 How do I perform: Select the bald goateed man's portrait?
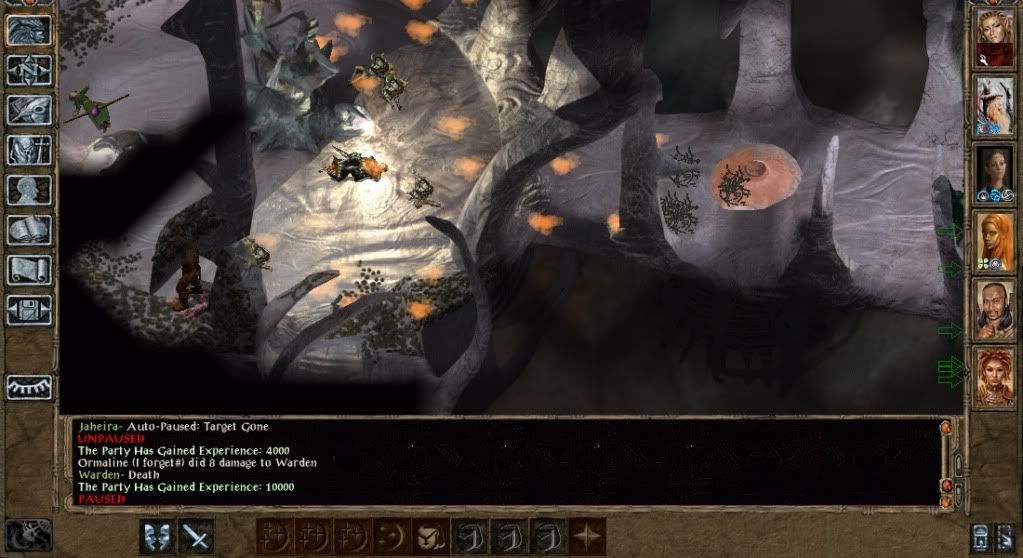[995, 309]
